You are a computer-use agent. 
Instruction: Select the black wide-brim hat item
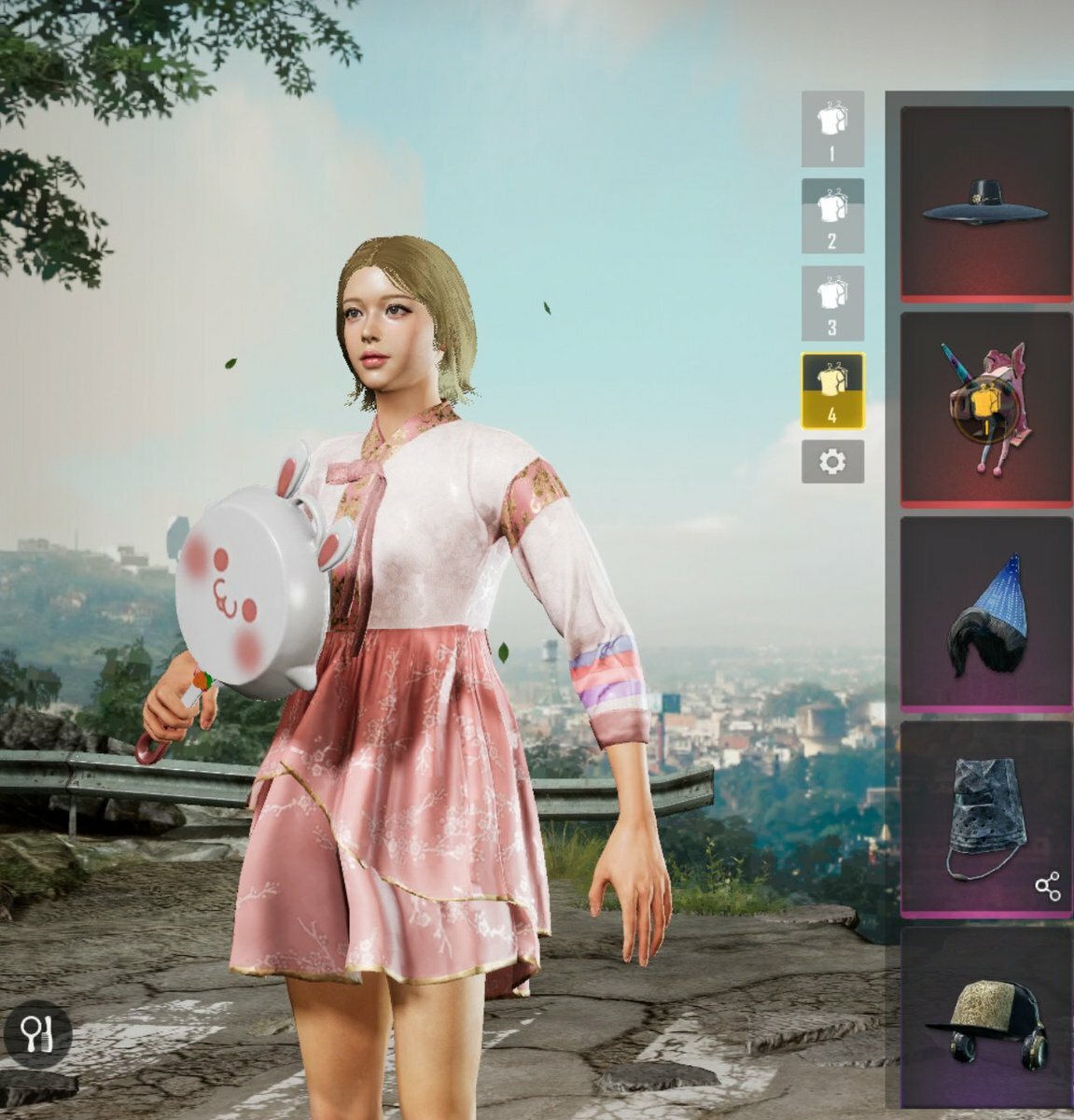985,204
